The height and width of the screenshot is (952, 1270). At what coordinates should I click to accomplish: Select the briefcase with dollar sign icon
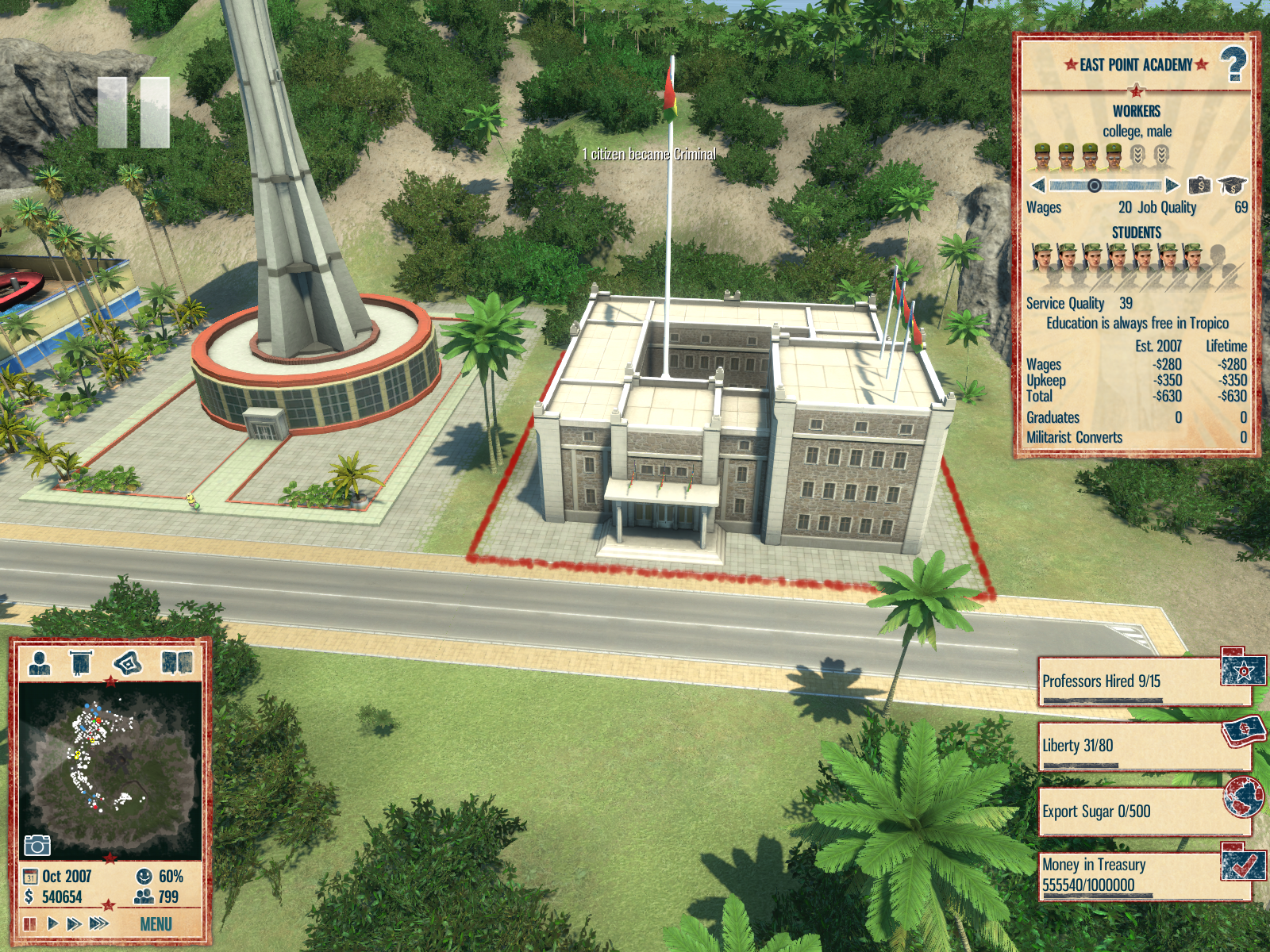[1199, 186]
